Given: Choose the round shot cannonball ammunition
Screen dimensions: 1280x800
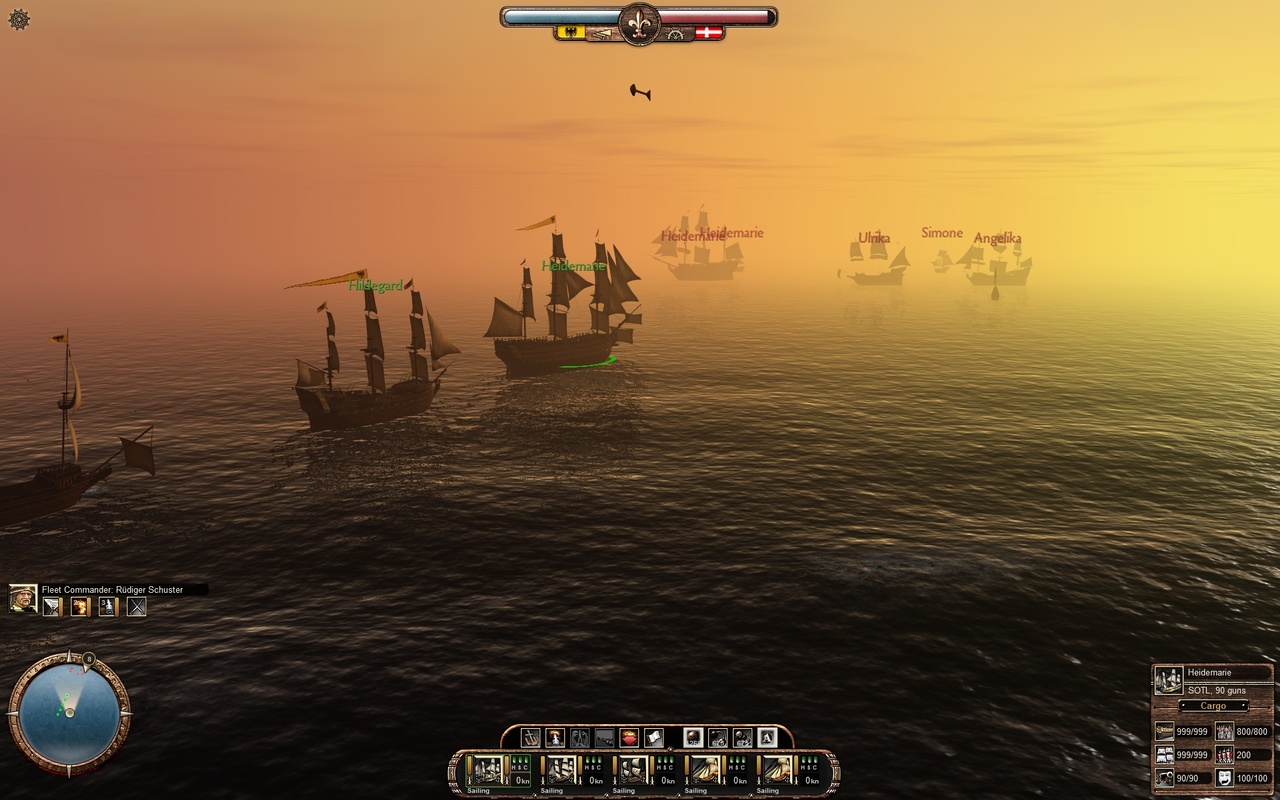Looking at the screenshot, I should (692, 738).
